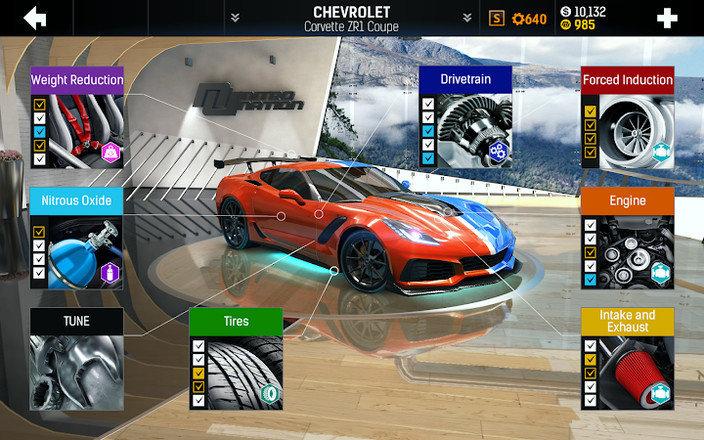Add currency with the plus button
The width and height of the screenshot is (704, 440).
coord(667,17)
